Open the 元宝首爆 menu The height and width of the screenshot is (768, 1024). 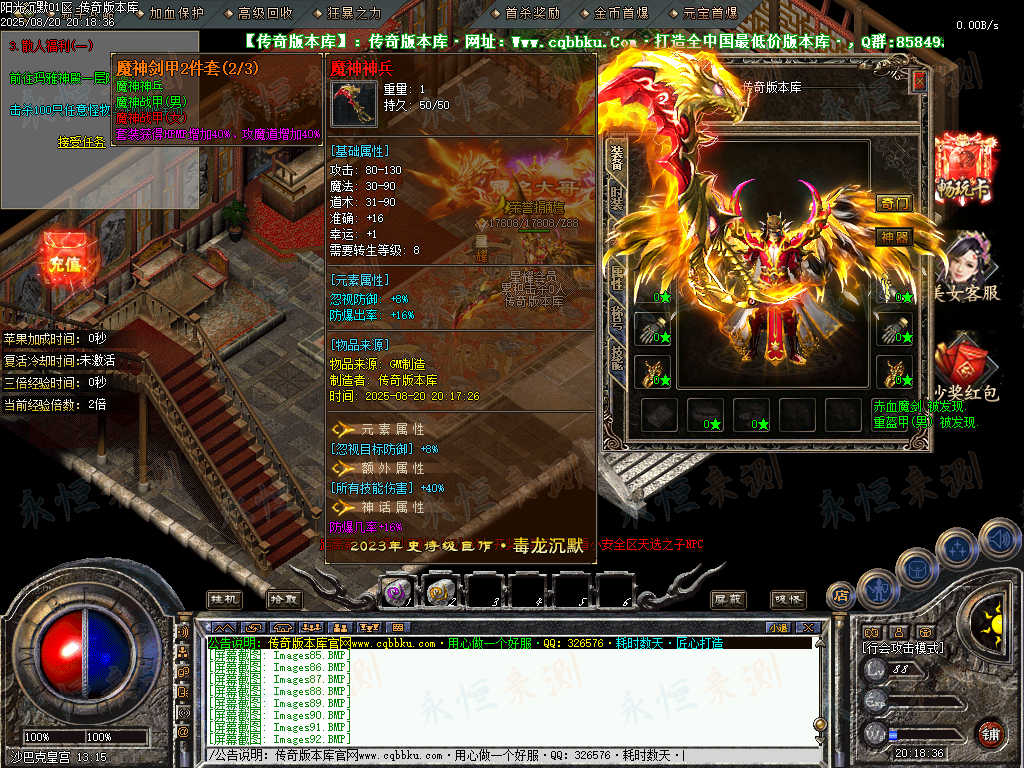710,13
